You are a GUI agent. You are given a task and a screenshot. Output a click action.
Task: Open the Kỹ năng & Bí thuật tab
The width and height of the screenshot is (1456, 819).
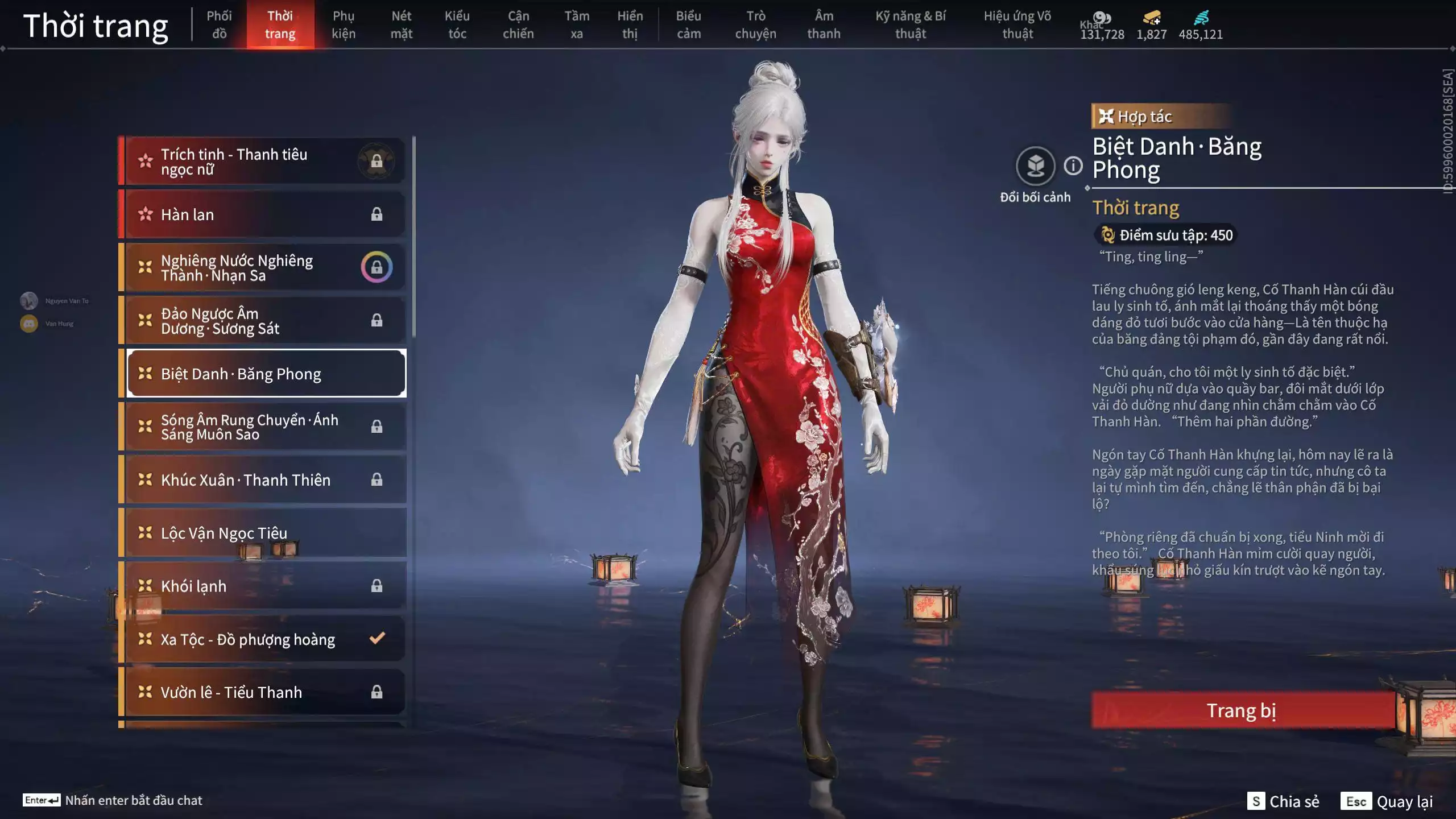coord(910,25)
